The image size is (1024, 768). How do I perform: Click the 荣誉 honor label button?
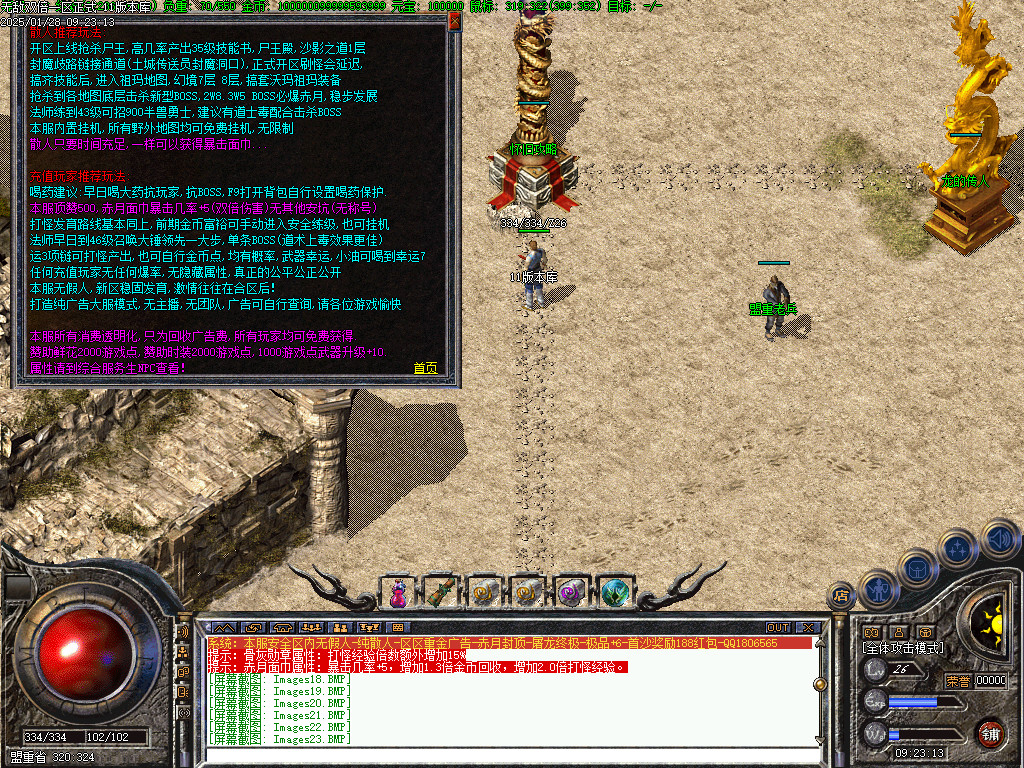click(x=958, y=680)
